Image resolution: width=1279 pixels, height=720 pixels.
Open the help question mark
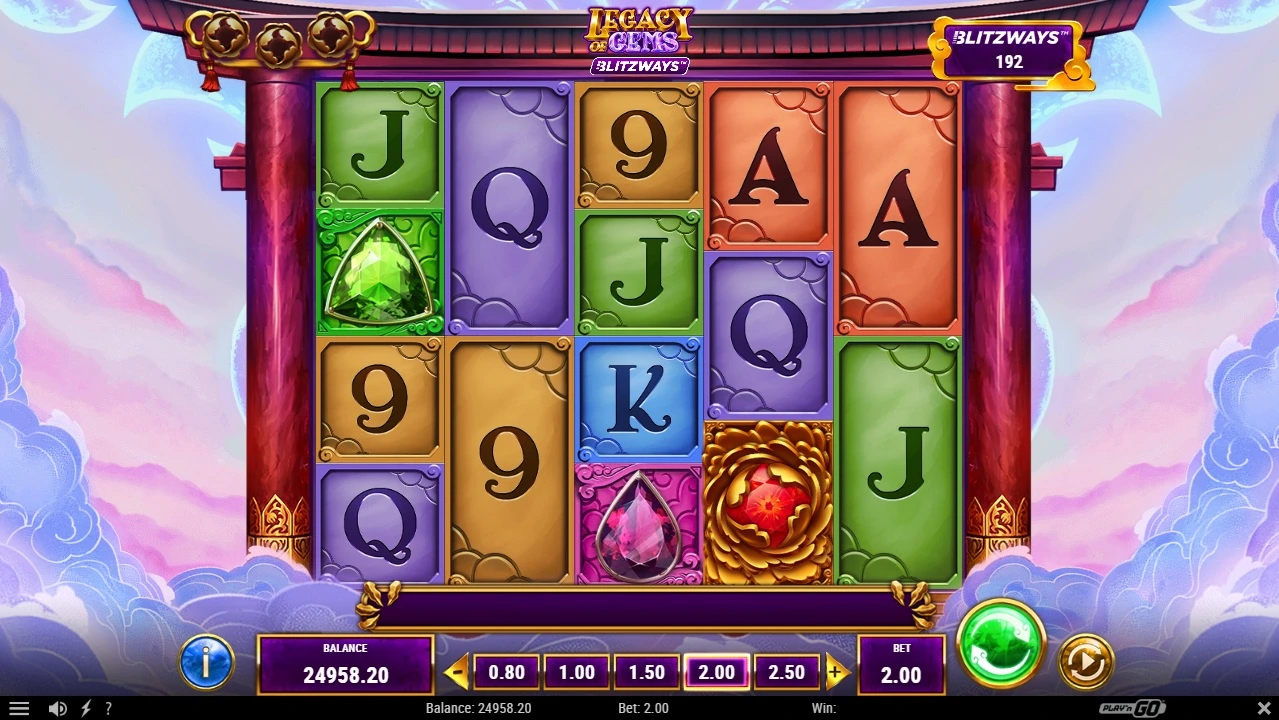(x=108, y=708)
